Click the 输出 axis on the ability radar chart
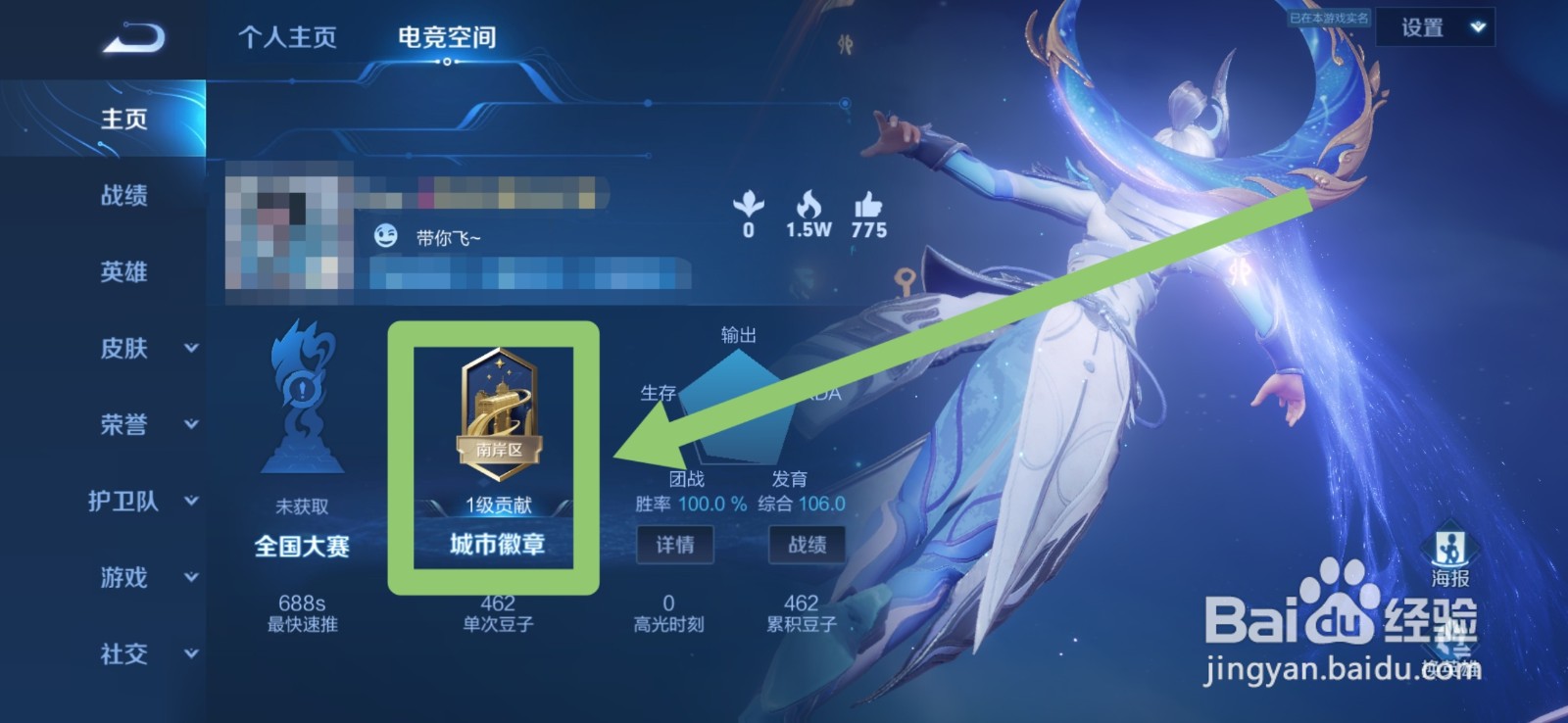Screen dimensions: 1568x723 (738, 334)
